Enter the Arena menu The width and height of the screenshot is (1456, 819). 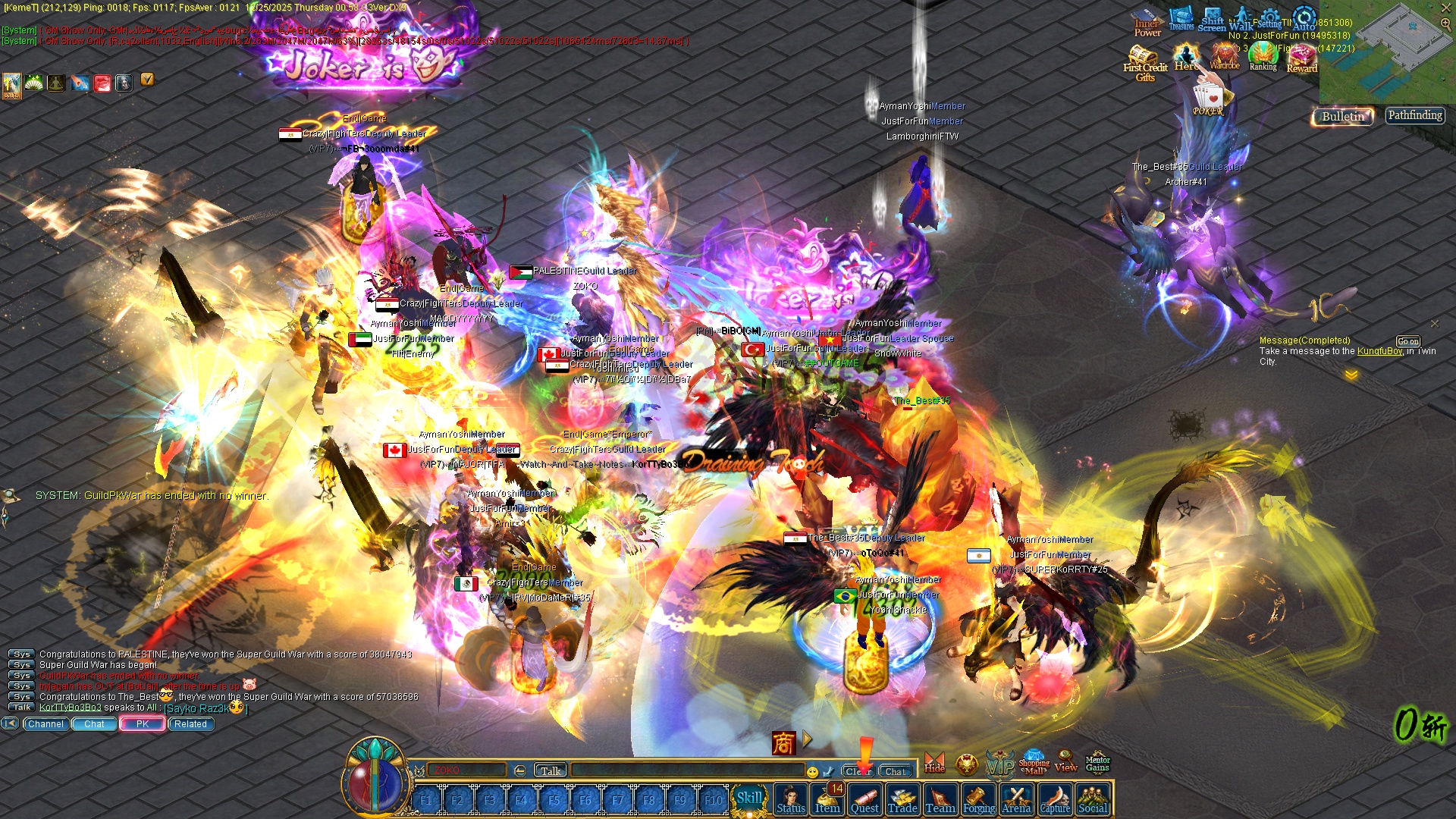click(x=1016, y=799)
